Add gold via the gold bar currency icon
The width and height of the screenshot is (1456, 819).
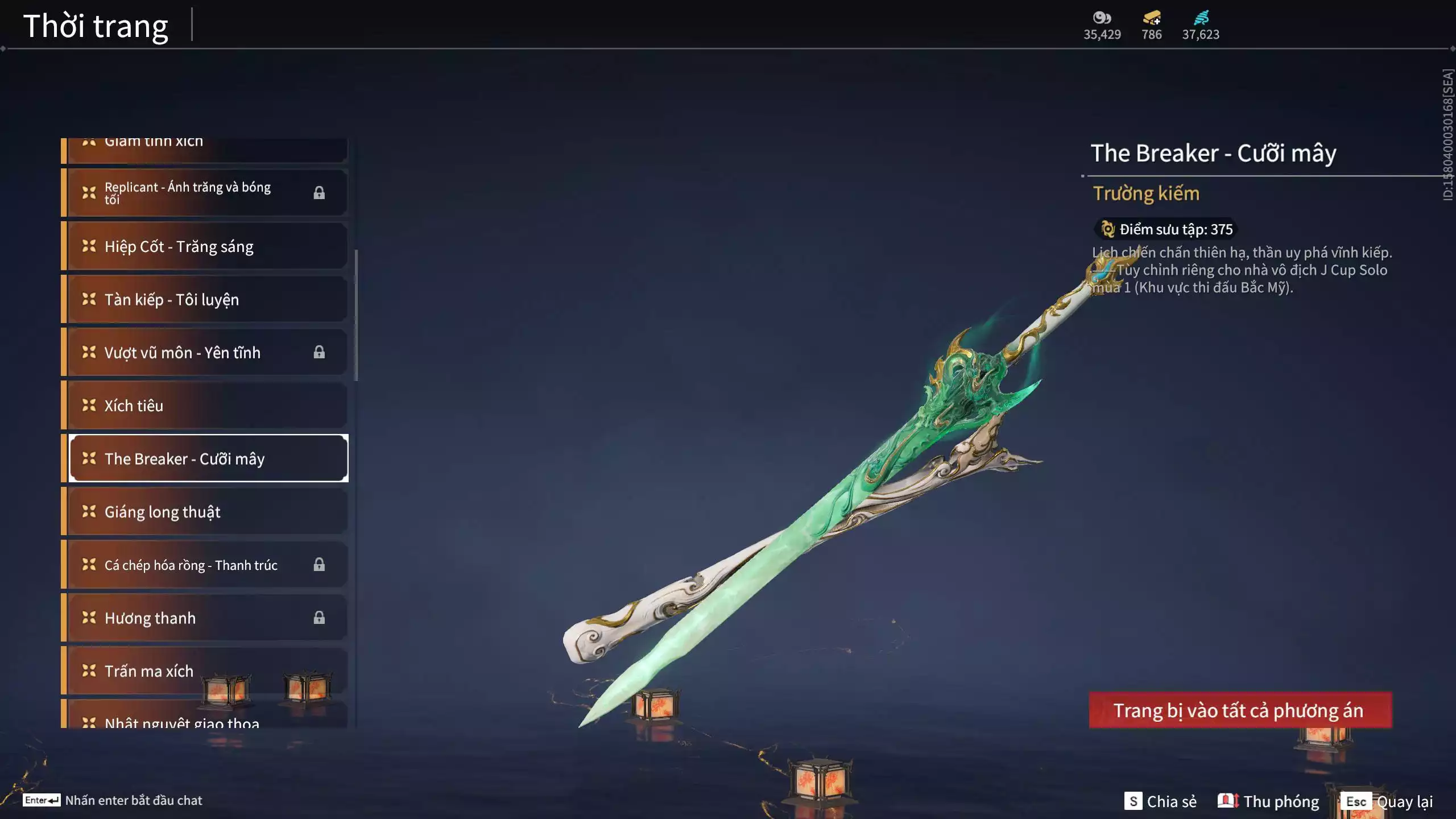click(x=1152, y=18)
